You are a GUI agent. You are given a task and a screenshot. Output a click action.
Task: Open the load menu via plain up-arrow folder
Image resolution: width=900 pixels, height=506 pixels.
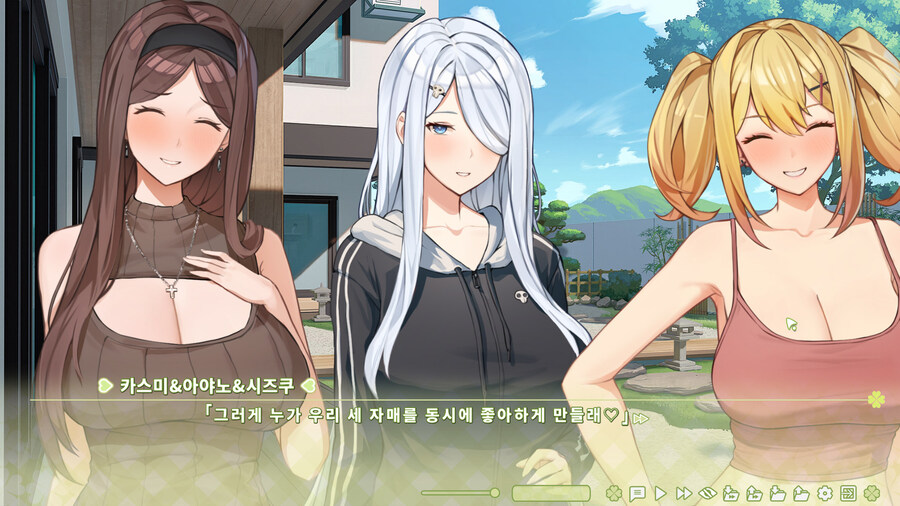pyautogui.click(x=801, y=493)
